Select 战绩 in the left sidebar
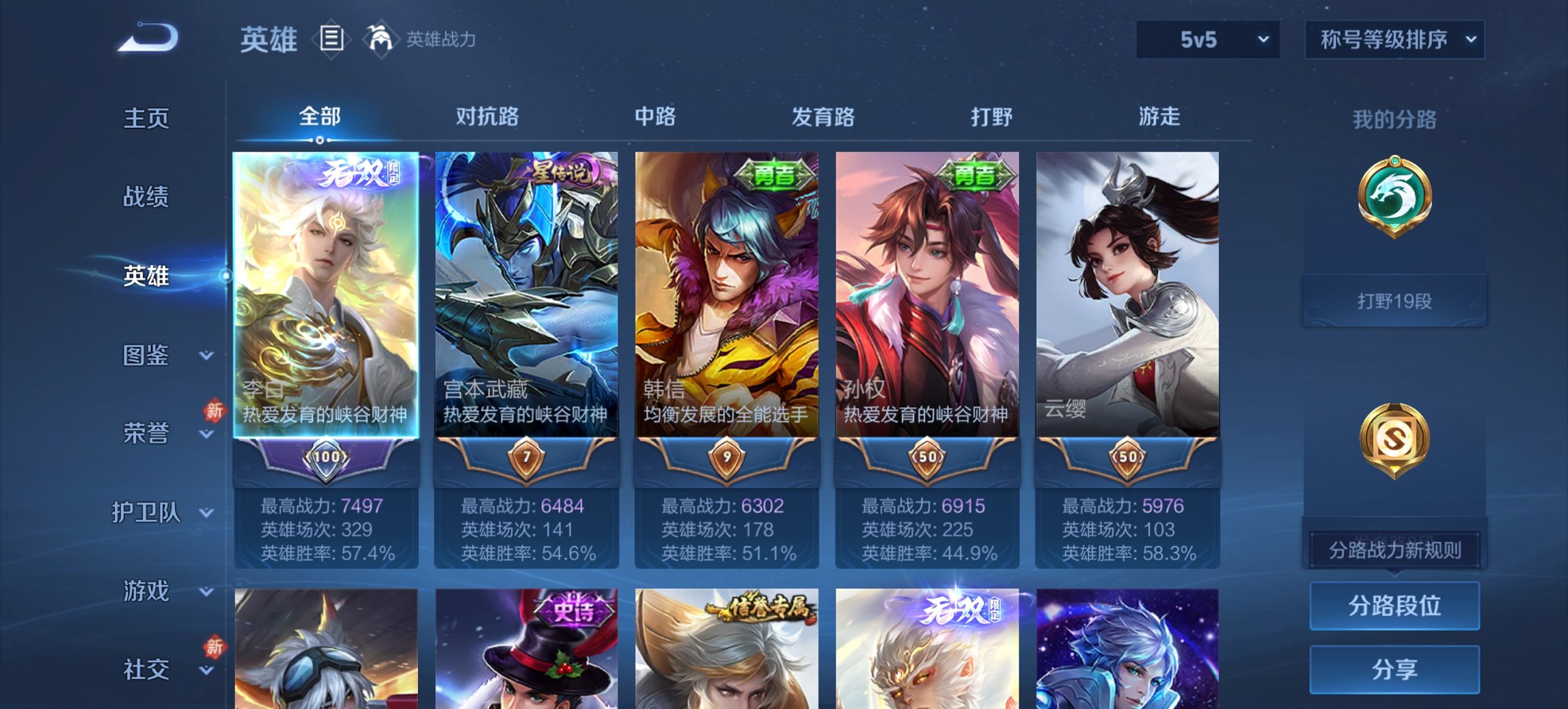This screenshot has height=709, width=1568. click(x=146, y=198)
